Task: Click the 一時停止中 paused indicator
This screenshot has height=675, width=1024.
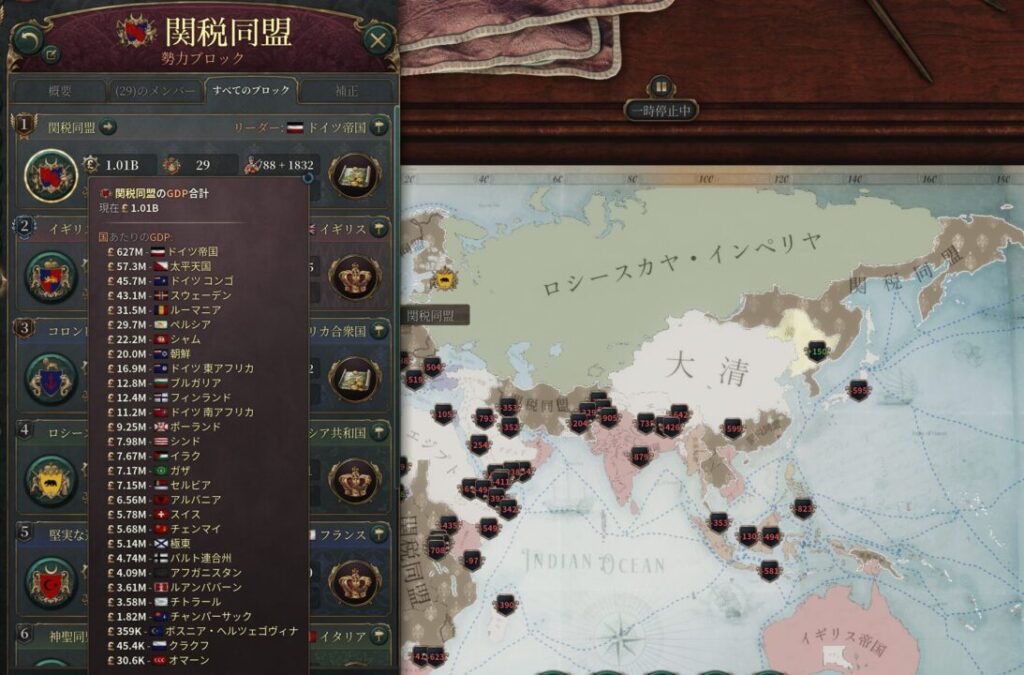Action: (x=660, y=110)
